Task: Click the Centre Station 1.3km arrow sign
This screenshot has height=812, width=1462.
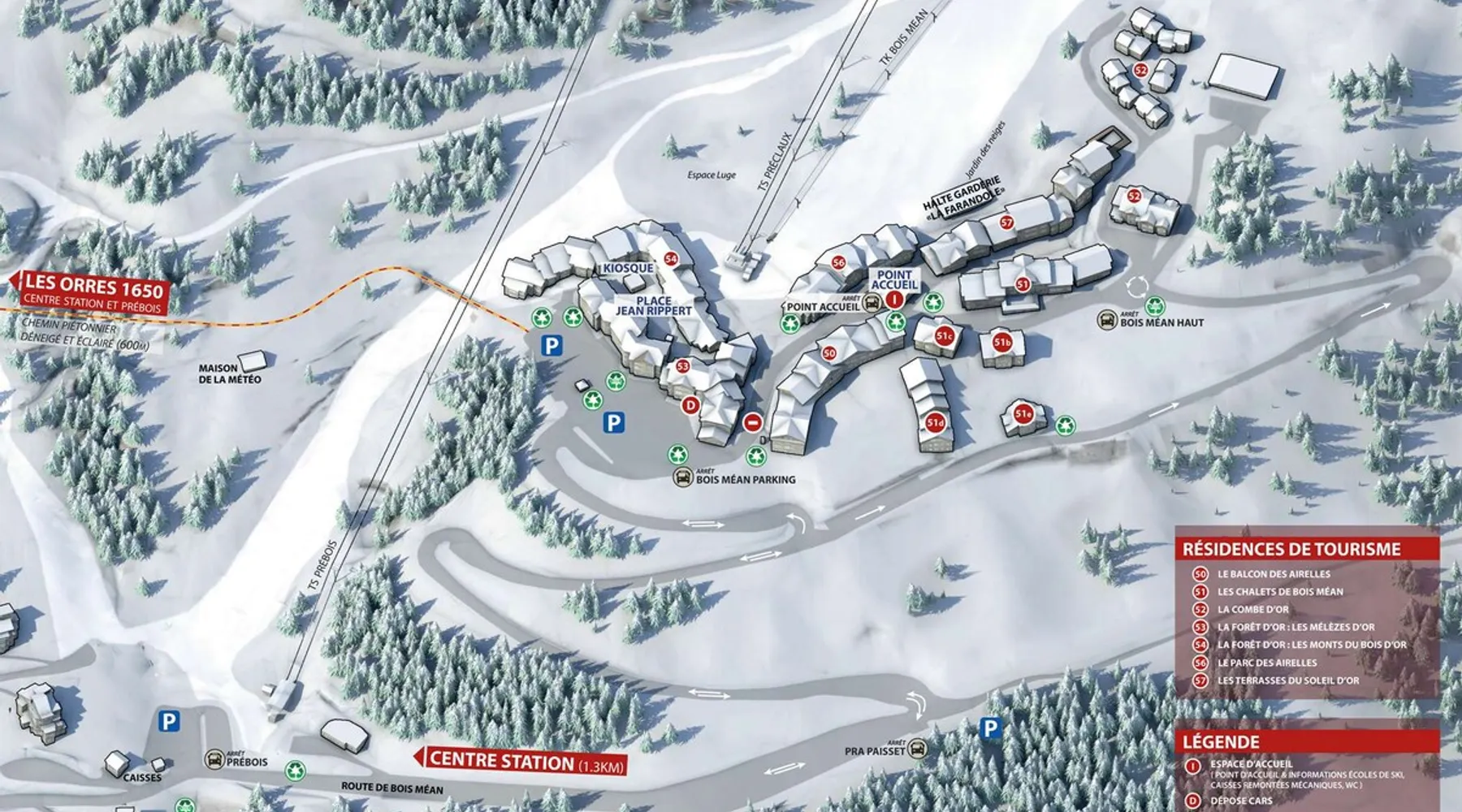Action: point(521,761)
